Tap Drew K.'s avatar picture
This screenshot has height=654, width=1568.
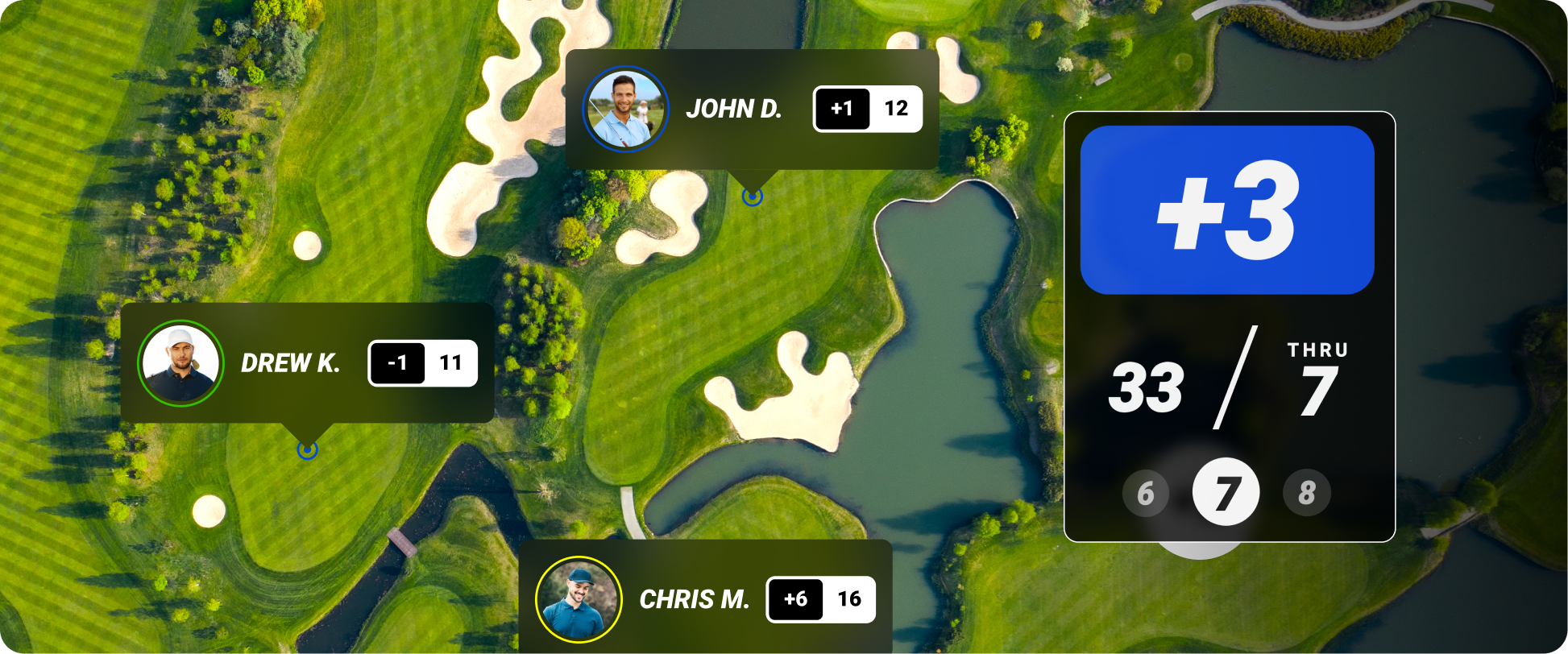tap(180, 363)
